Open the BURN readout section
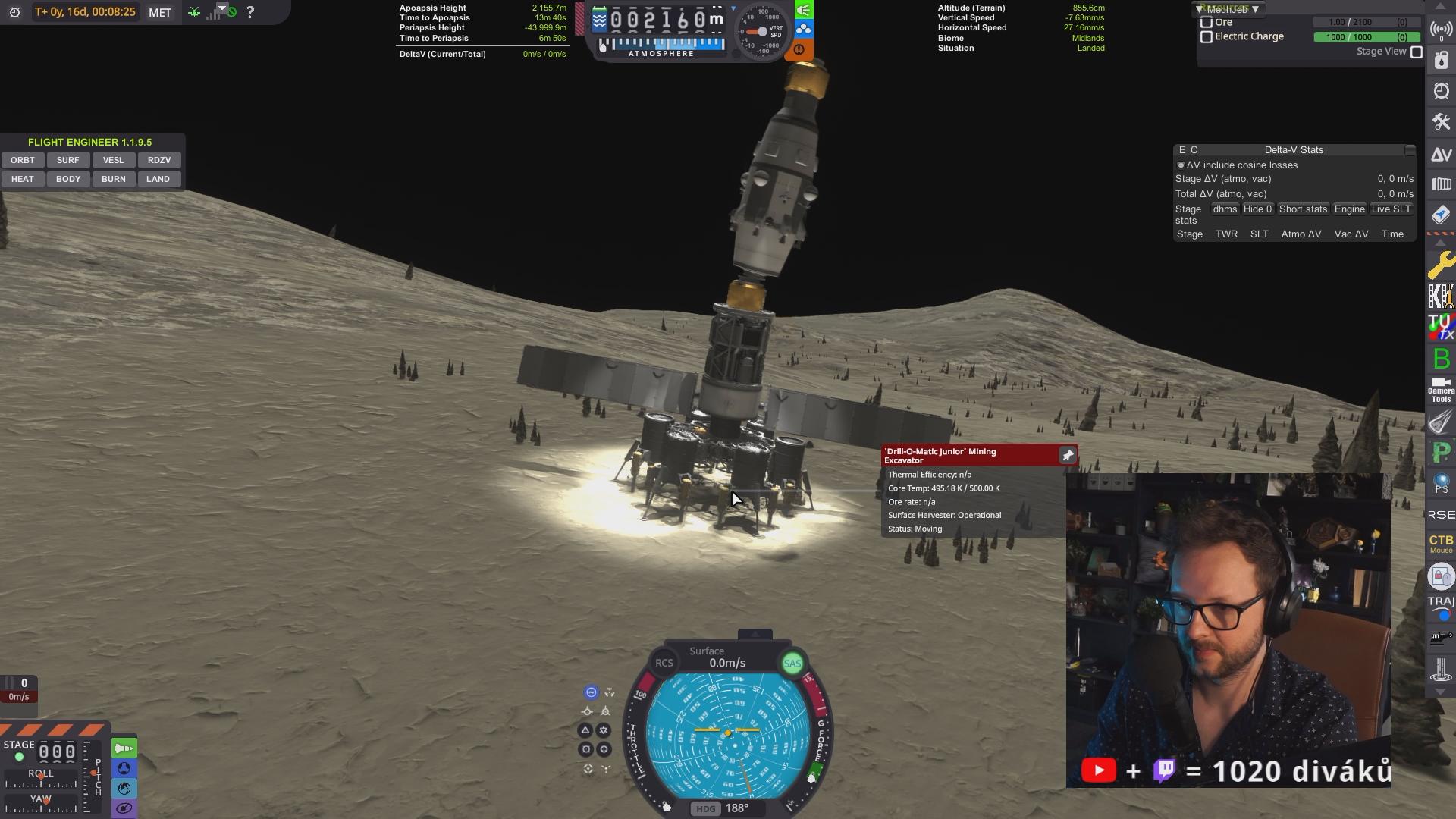The height and width of the screenshot is (819, 1456). point(113,179)
